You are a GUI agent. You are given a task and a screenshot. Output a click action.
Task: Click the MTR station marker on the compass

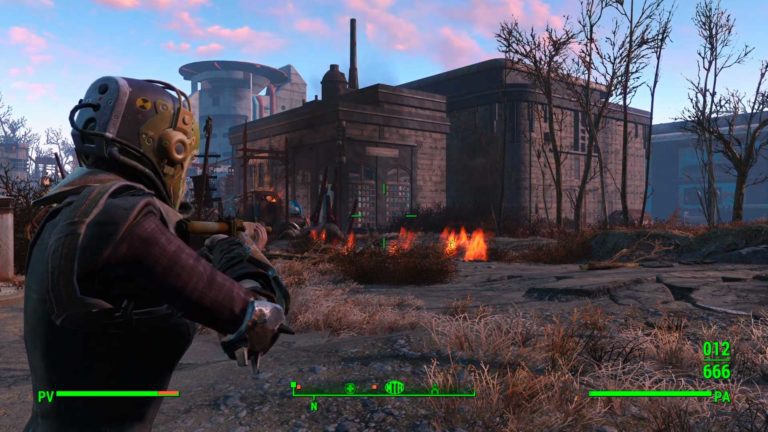point(396,387)
